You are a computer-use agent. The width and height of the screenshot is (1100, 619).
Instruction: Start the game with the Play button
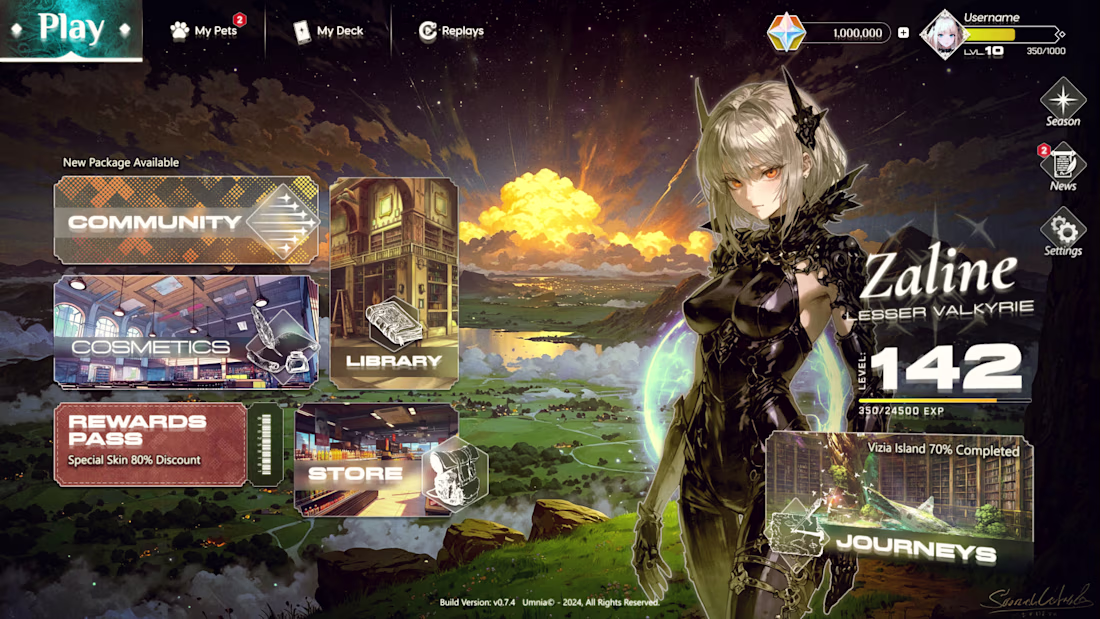(71, 29)
